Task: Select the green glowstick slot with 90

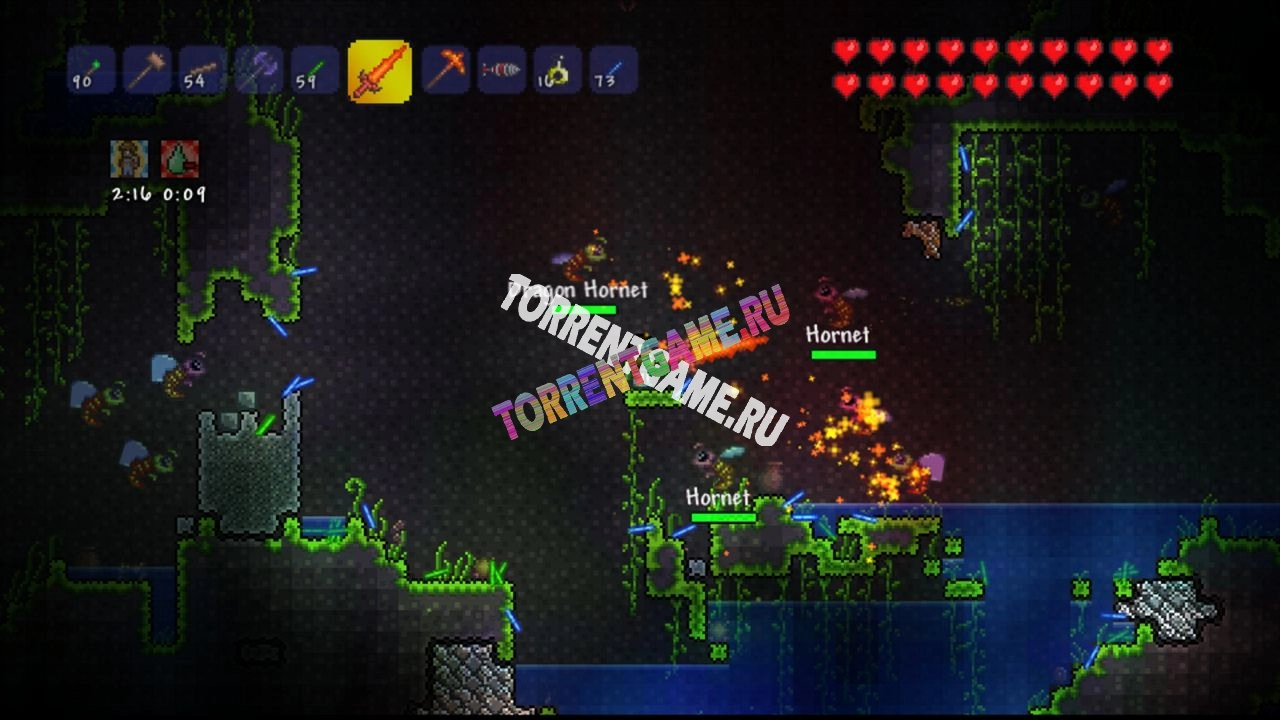Action: coord(91,70)
